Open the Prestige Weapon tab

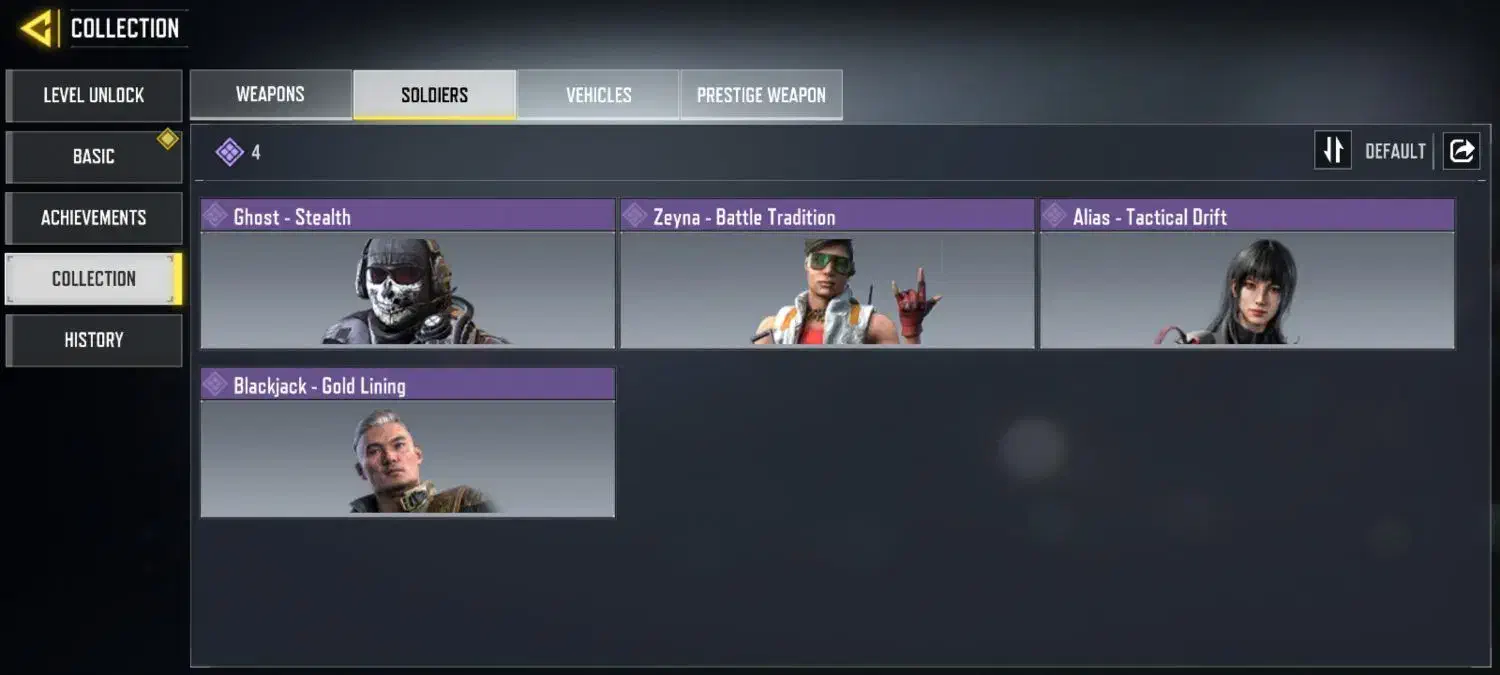(761, 95)
